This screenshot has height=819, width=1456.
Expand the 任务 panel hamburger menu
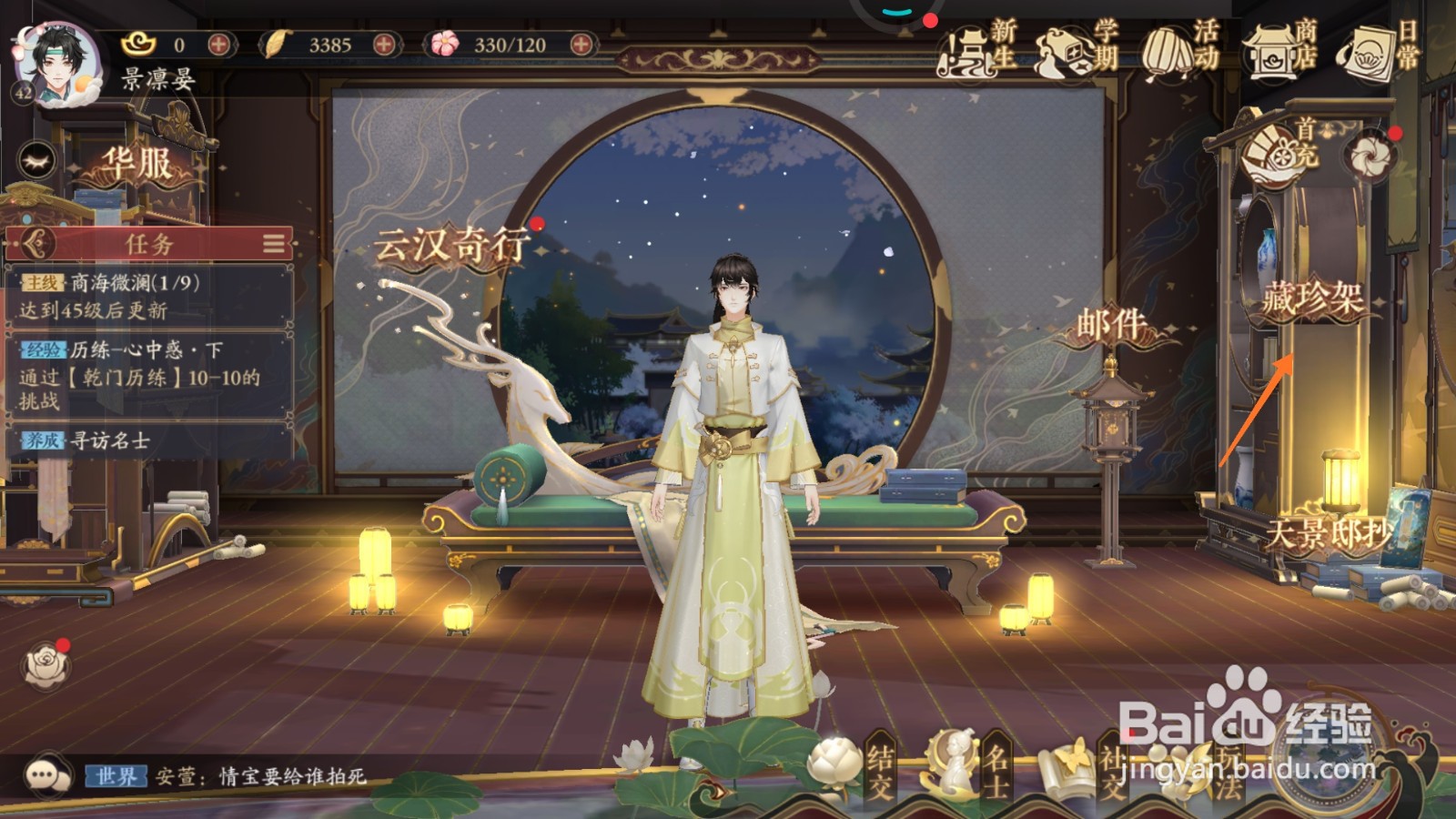[x=272, y=242]
